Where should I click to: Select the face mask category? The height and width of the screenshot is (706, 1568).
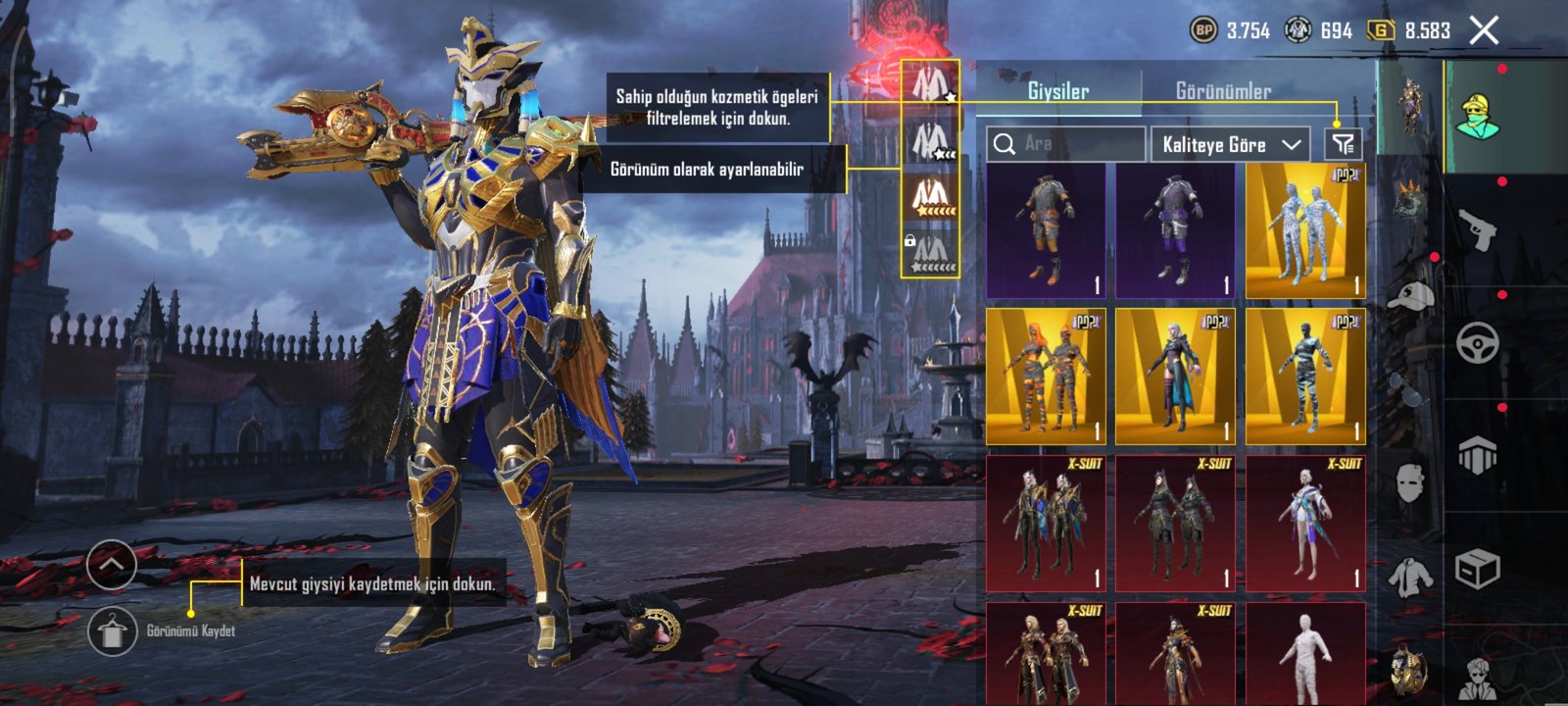[x=1411, y=482]
